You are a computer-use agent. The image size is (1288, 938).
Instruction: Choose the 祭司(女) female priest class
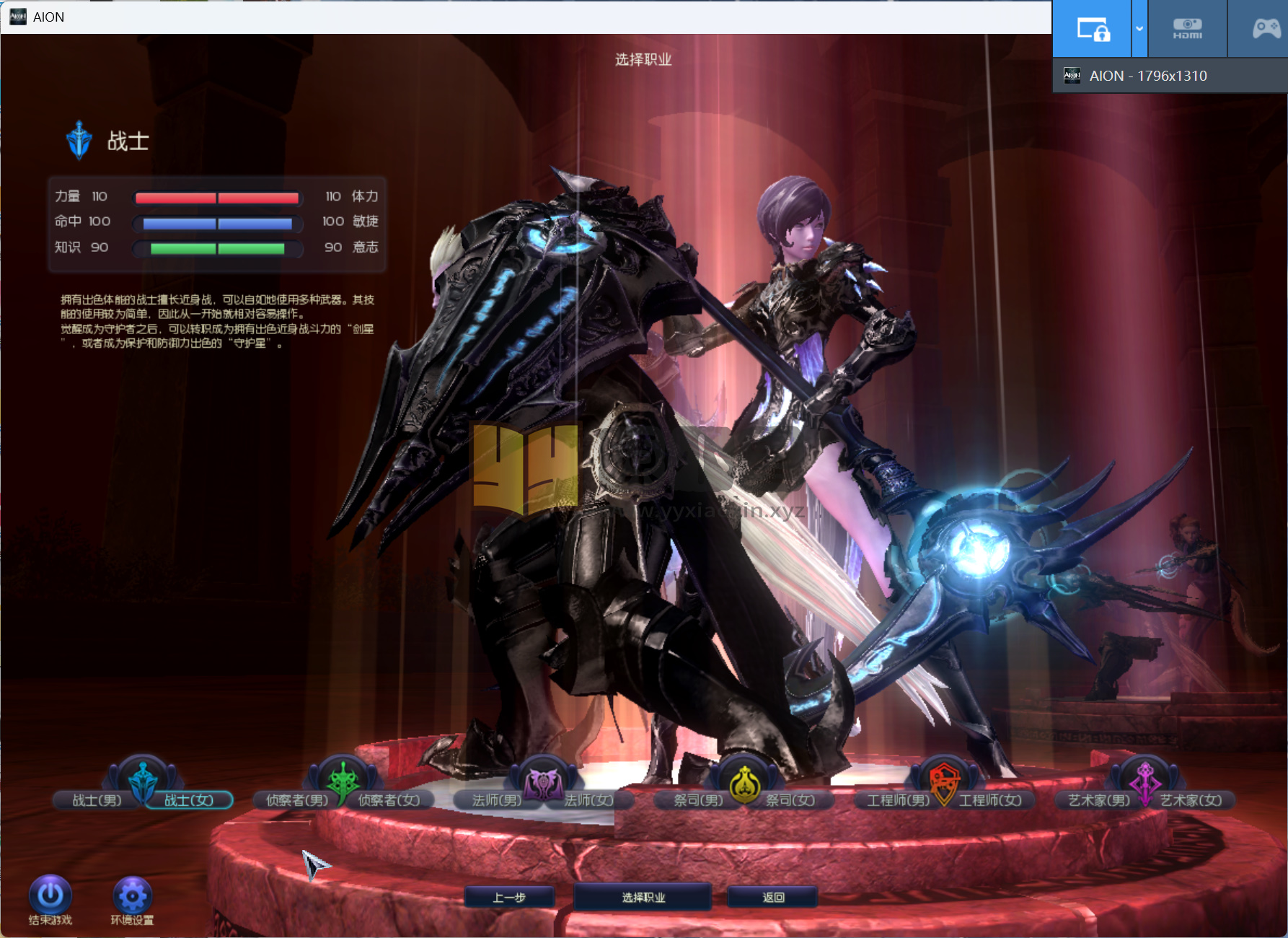(x=790, y=800)
